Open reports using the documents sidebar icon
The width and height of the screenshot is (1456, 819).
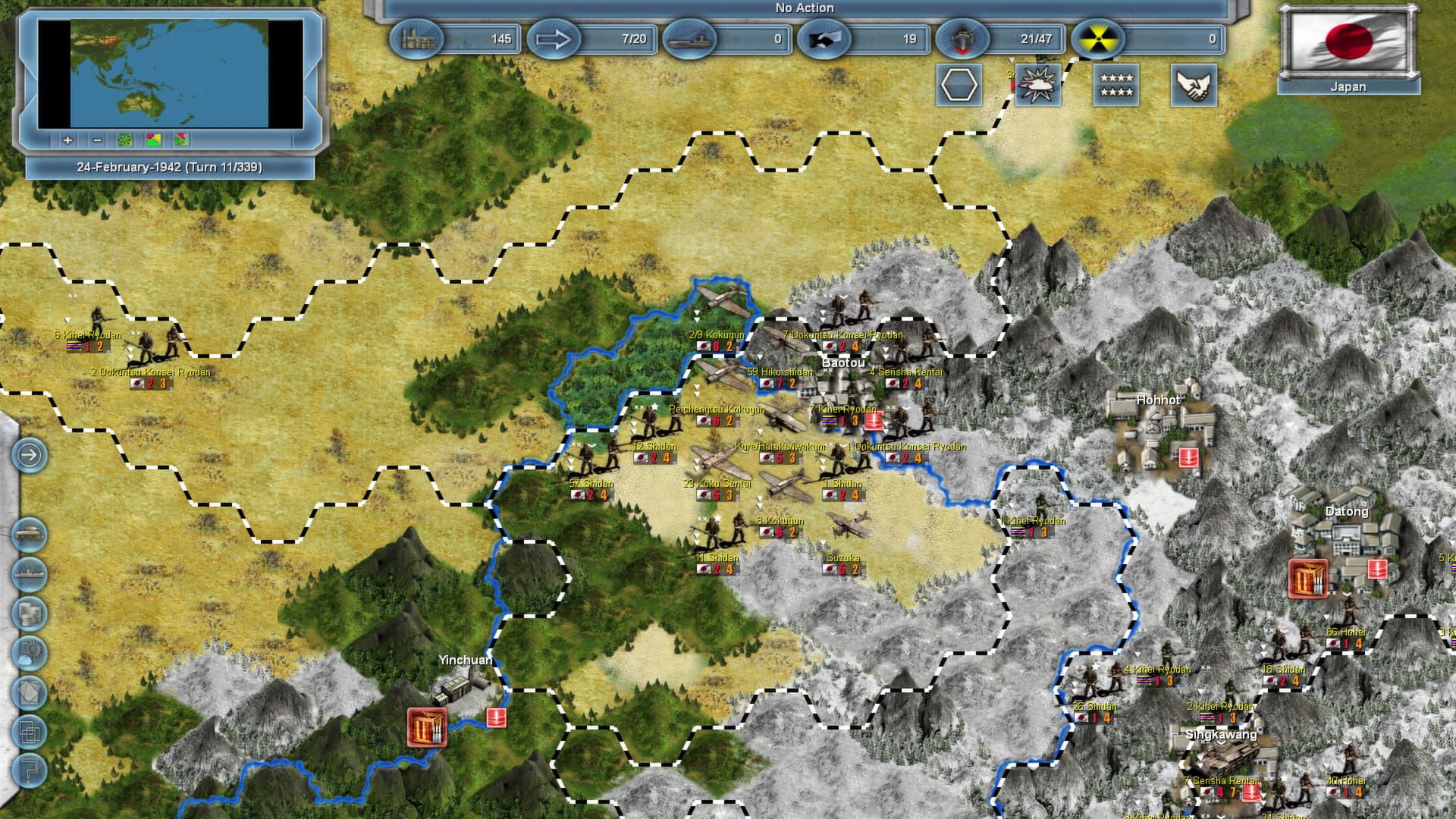click(x=30, y=692)
